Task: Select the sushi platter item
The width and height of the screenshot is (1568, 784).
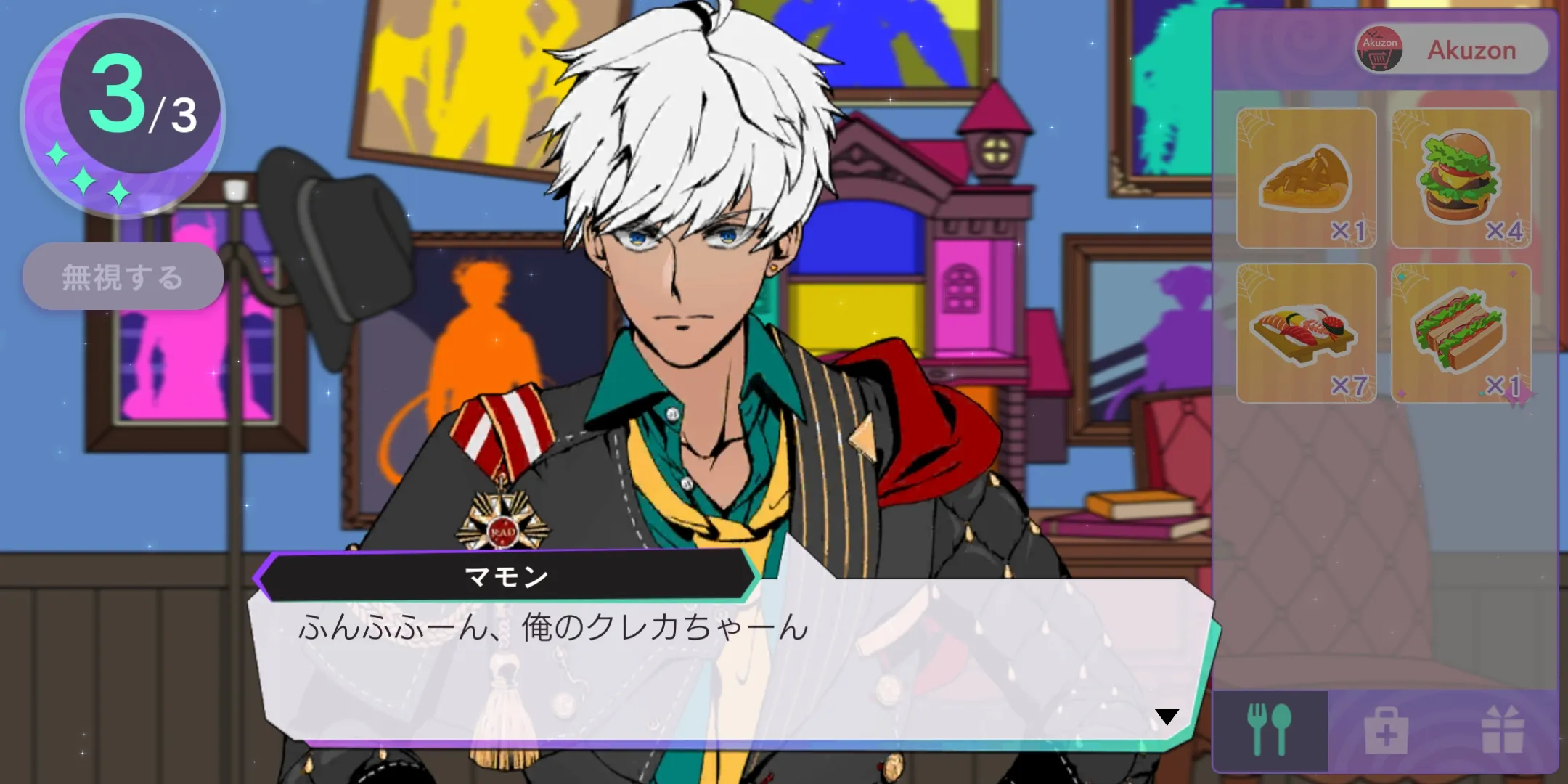Action: (x=1306, y=334)
